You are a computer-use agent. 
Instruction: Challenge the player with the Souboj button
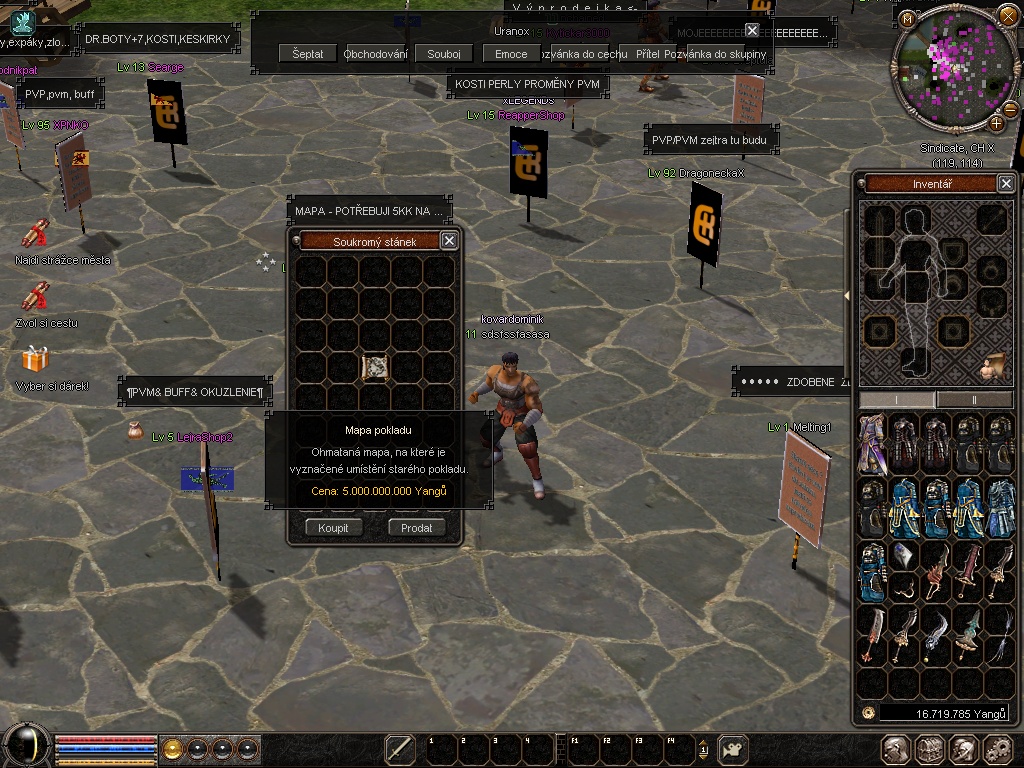pyautogui.click(x=443, y=54)
